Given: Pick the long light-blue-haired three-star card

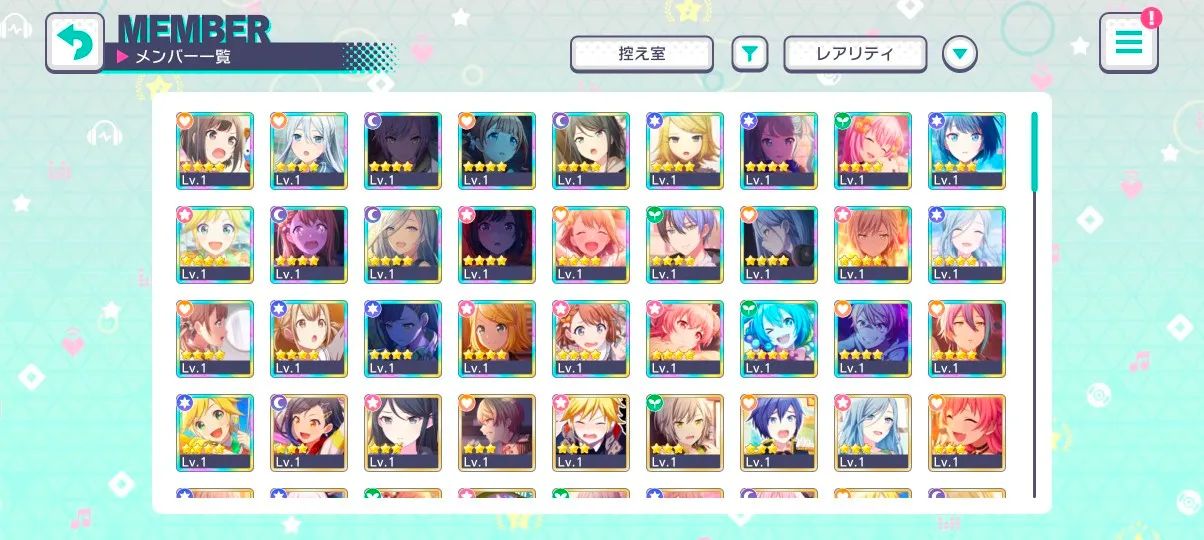Looking at the screenshot, I should coord(873,432).
